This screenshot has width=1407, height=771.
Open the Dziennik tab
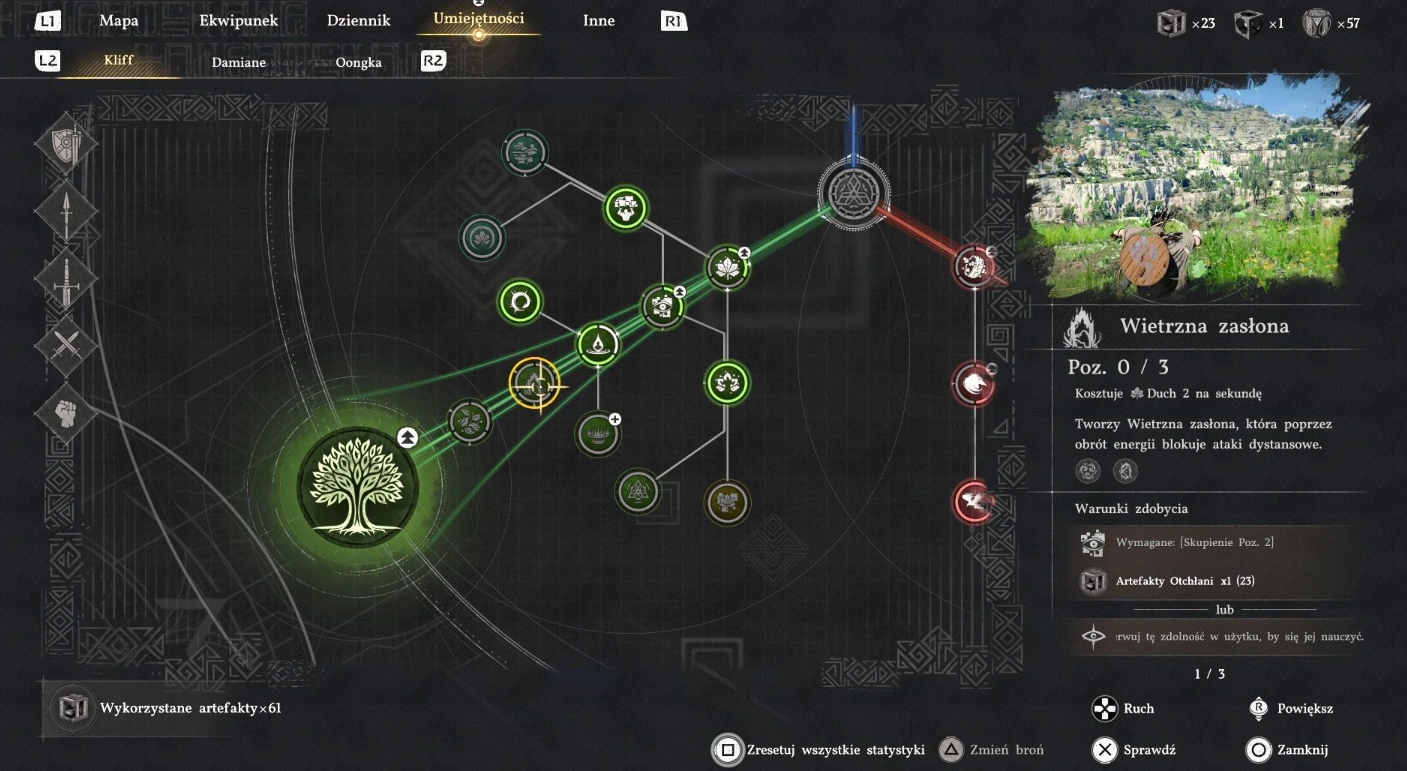coord(358,20)
